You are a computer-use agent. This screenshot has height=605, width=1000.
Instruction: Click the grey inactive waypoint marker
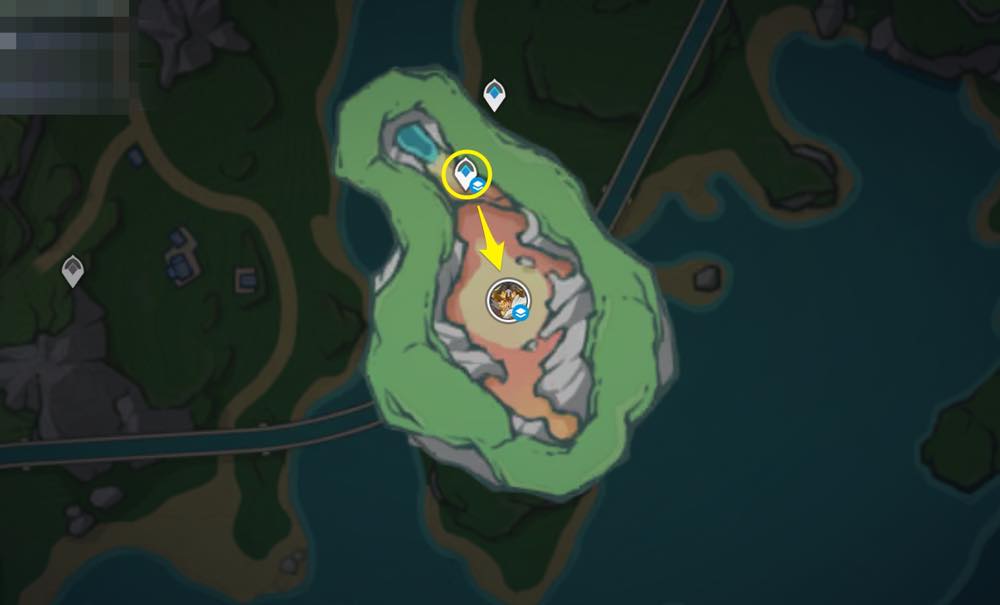(73, 270)
